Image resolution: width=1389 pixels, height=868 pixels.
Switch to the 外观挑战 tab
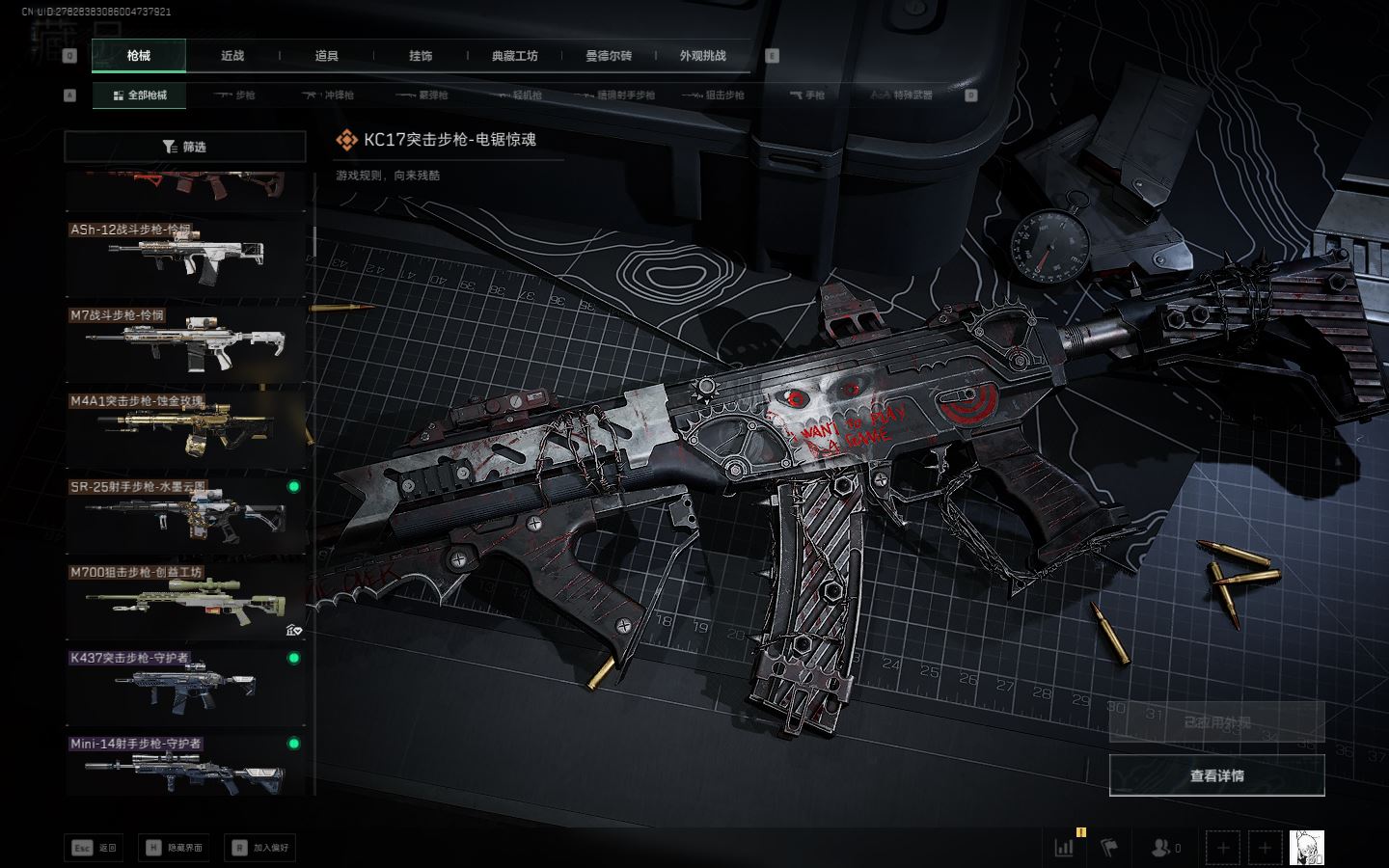pyautogui.click(x=702, y=56)
